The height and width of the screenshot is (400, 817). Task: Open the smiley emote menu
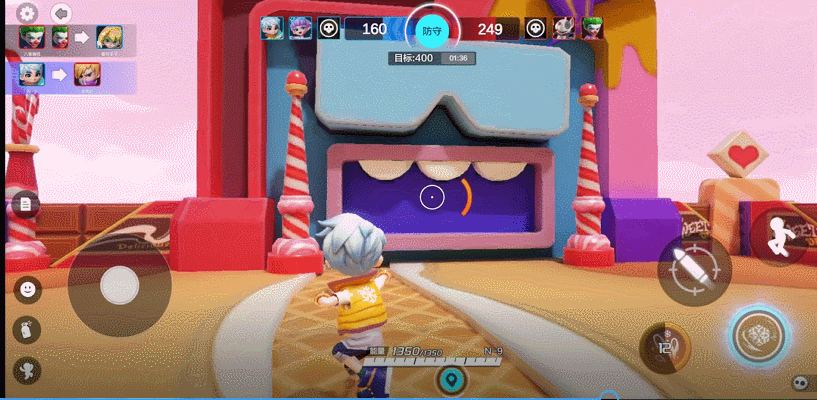coord(28,289)
